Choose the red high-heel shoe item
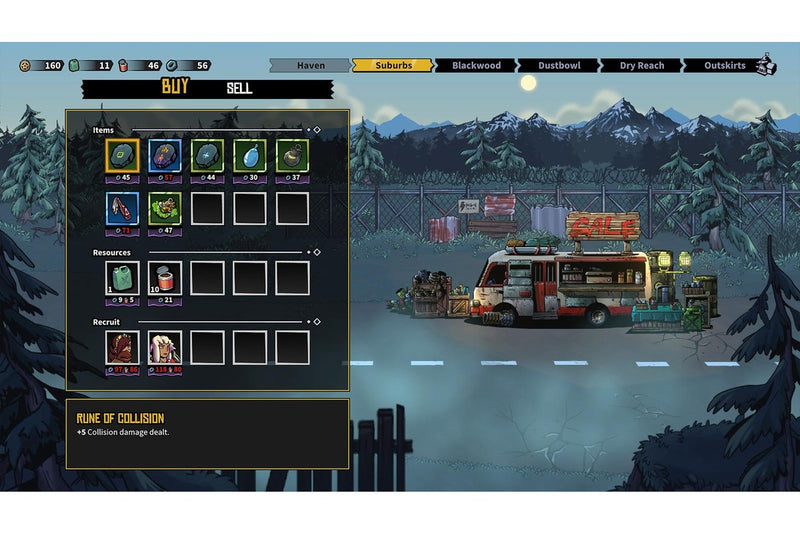Viewport: 800px width, 533px height. (123, 208)
